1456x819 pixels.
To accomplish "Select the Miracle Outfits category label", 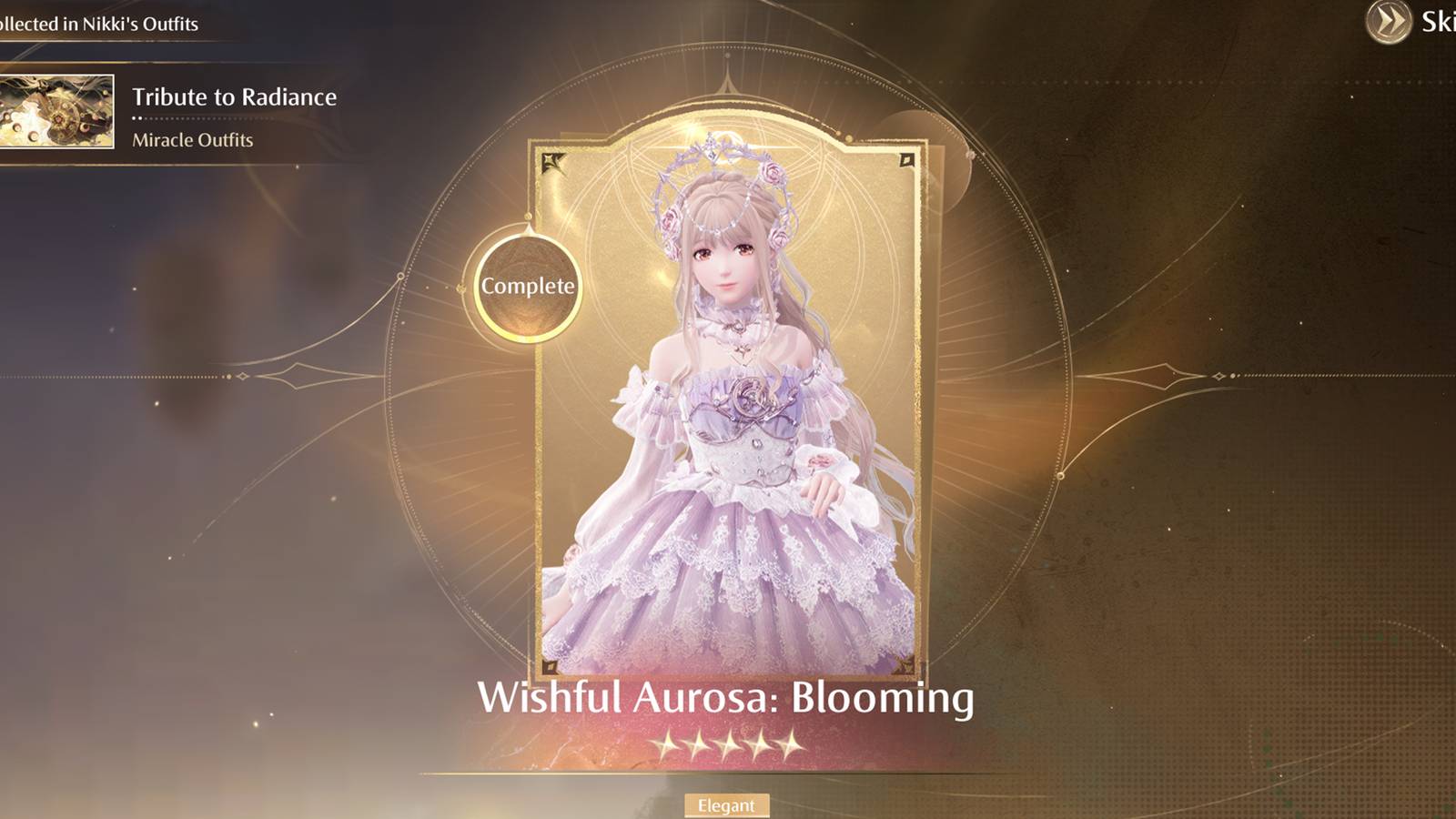I will [191, 141].
